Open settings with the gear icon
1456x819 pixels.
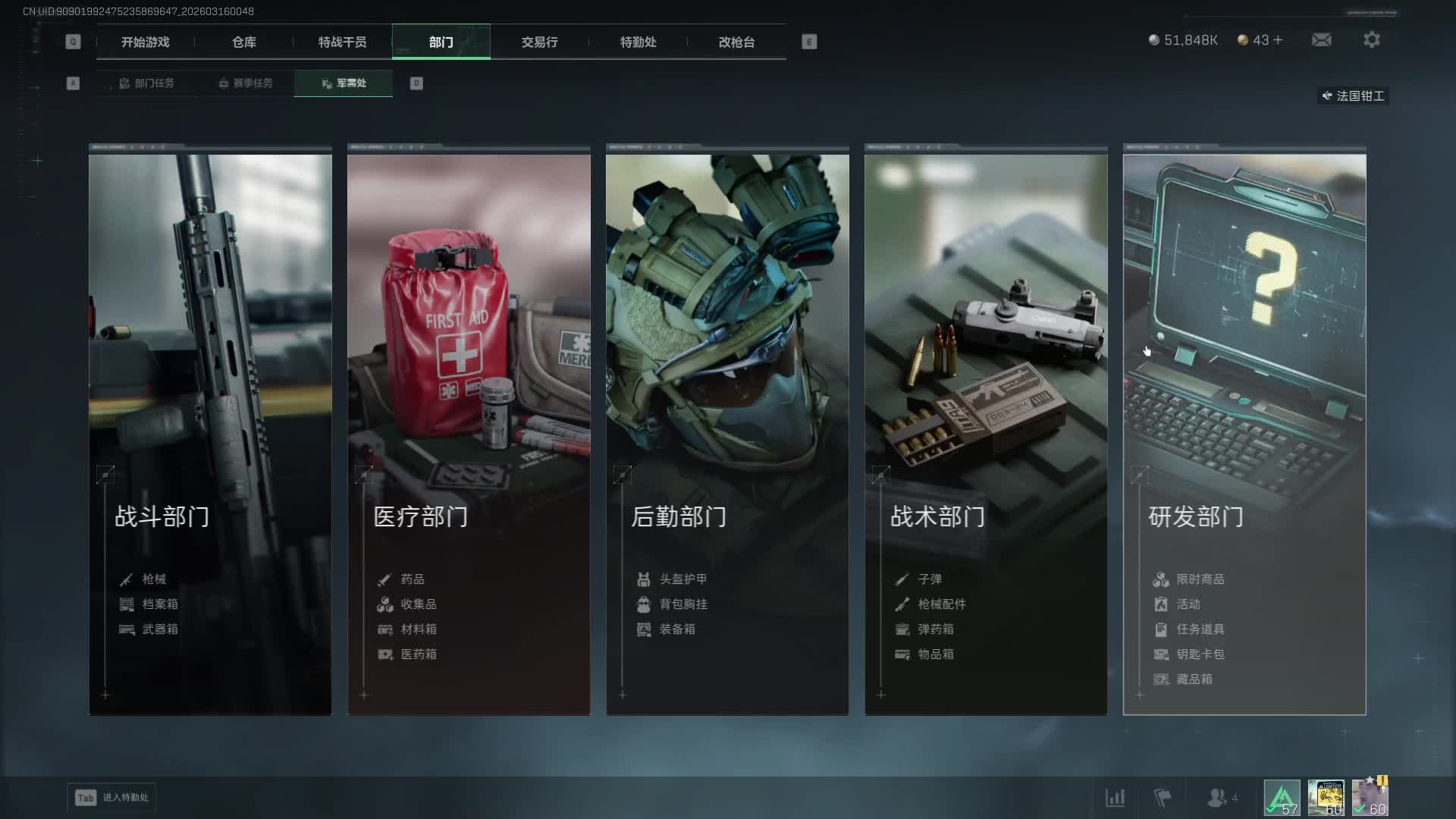click(x=1372, y=40)
